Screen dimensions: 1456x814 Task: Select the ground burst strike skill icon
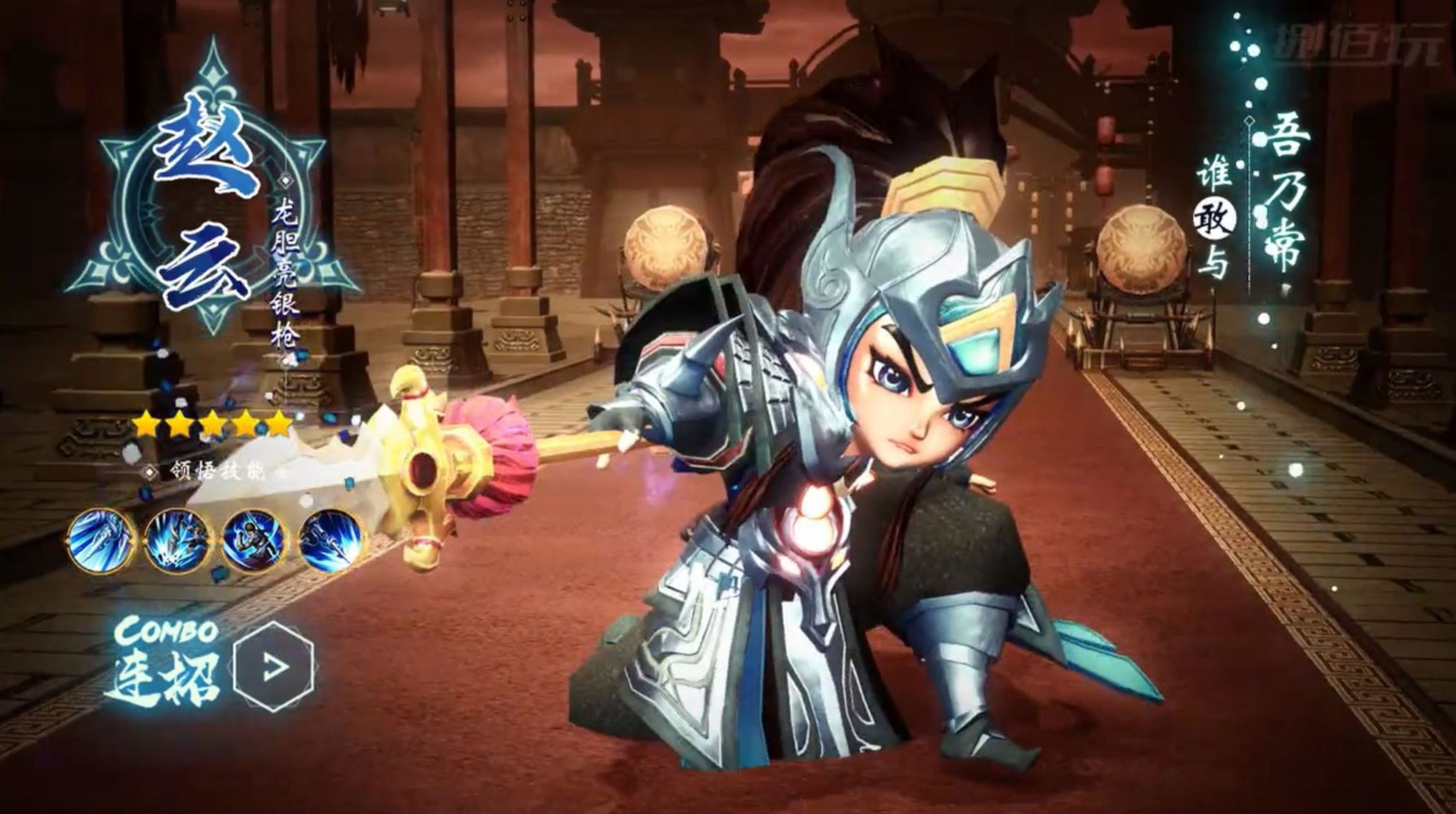pos(177,541)
